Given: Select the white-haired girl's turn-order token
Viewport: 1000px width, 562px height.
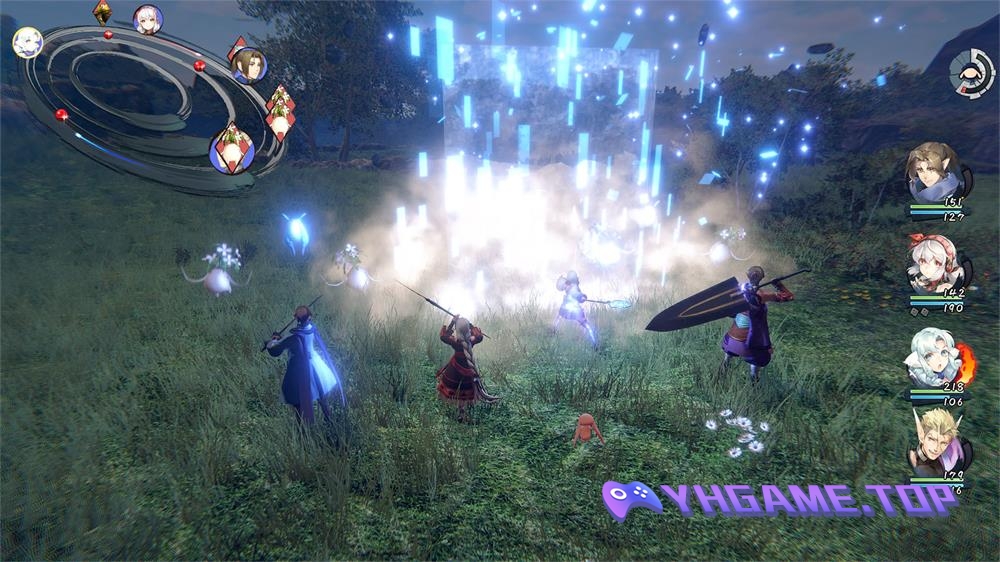Looking at the screenshot, I should [148, 20].
